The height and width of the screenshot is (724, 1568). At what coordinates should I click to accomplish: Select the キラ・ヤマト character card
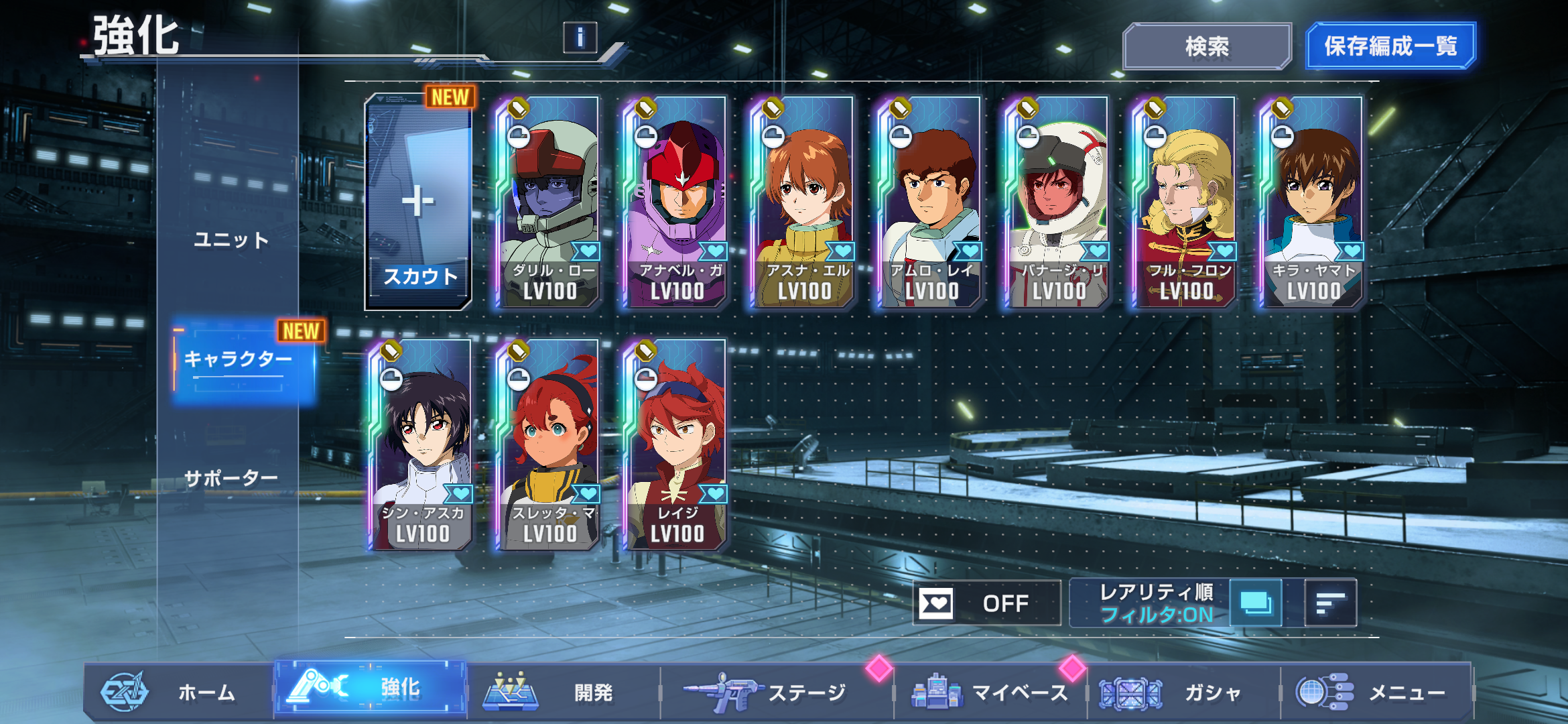pyautogui.click(x=1312, y=202)
